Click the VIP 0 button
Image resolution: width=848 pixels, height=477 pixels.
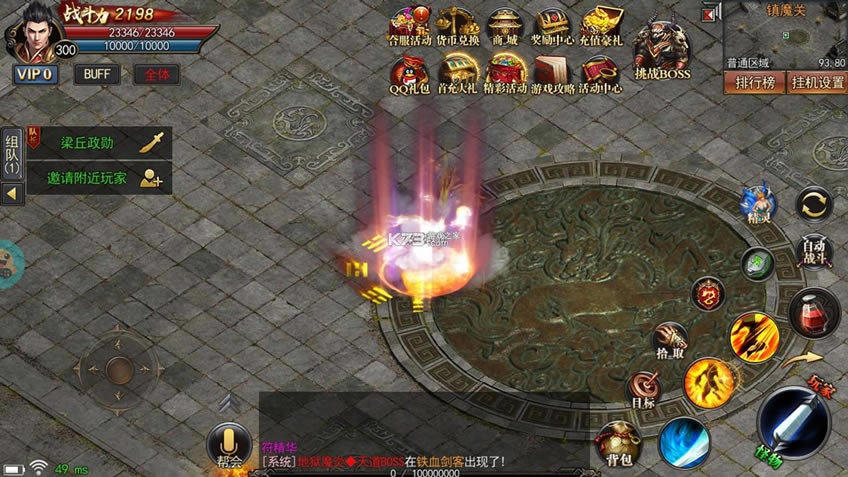(x=34, y=74)
